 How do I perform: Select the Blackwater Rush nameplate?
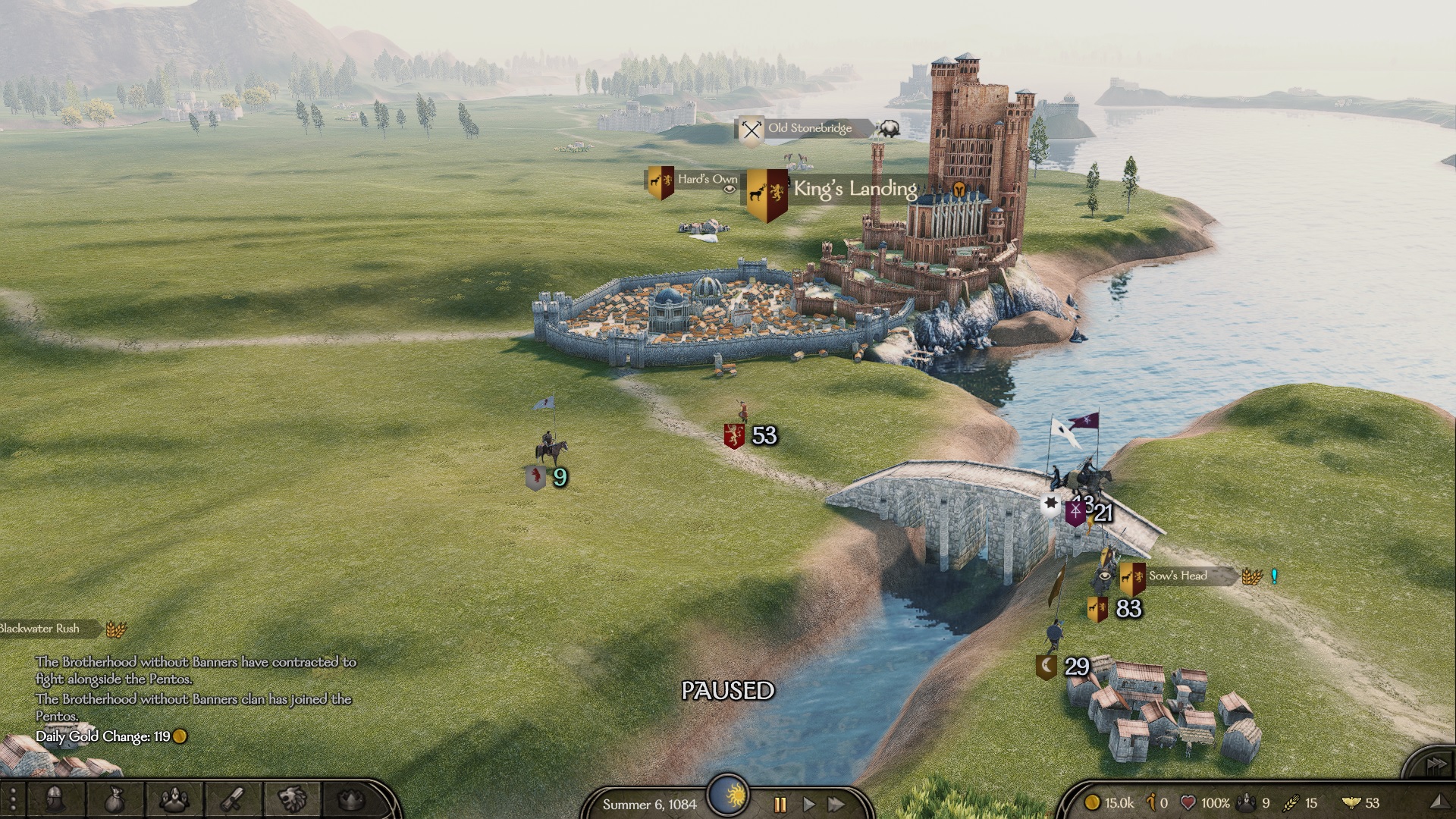tap(42, 629)
